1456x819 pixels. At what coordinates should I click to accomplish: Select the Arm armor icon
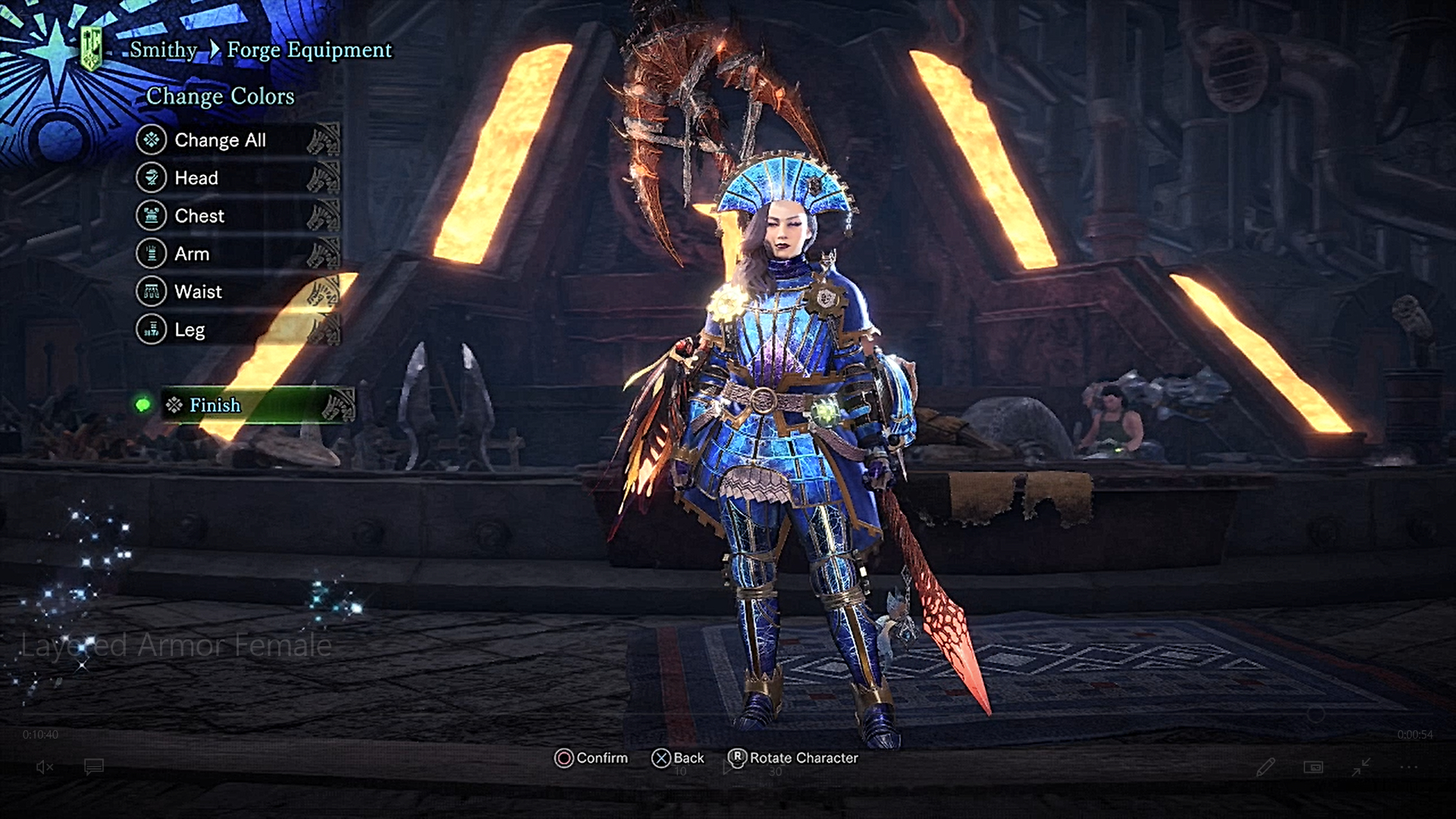click(151, 253)
